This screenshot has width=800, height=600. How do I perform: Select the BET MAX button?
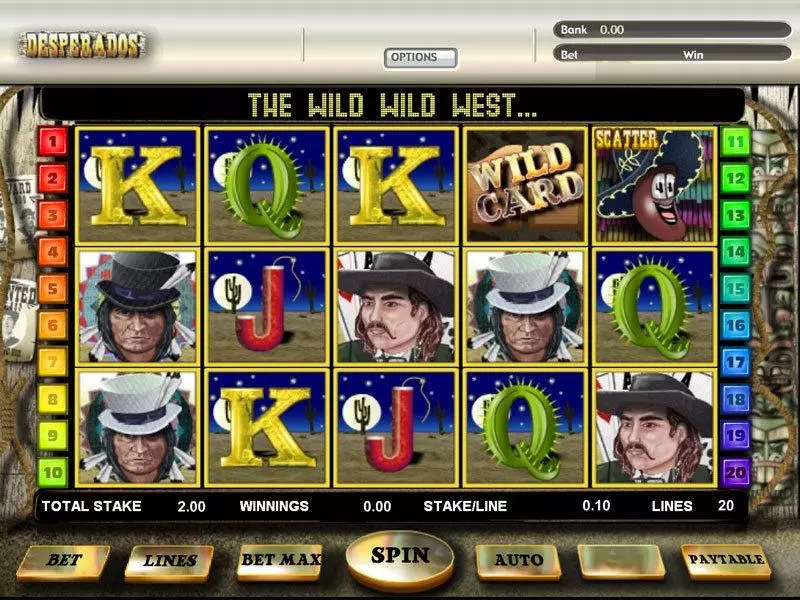[280, 560]
